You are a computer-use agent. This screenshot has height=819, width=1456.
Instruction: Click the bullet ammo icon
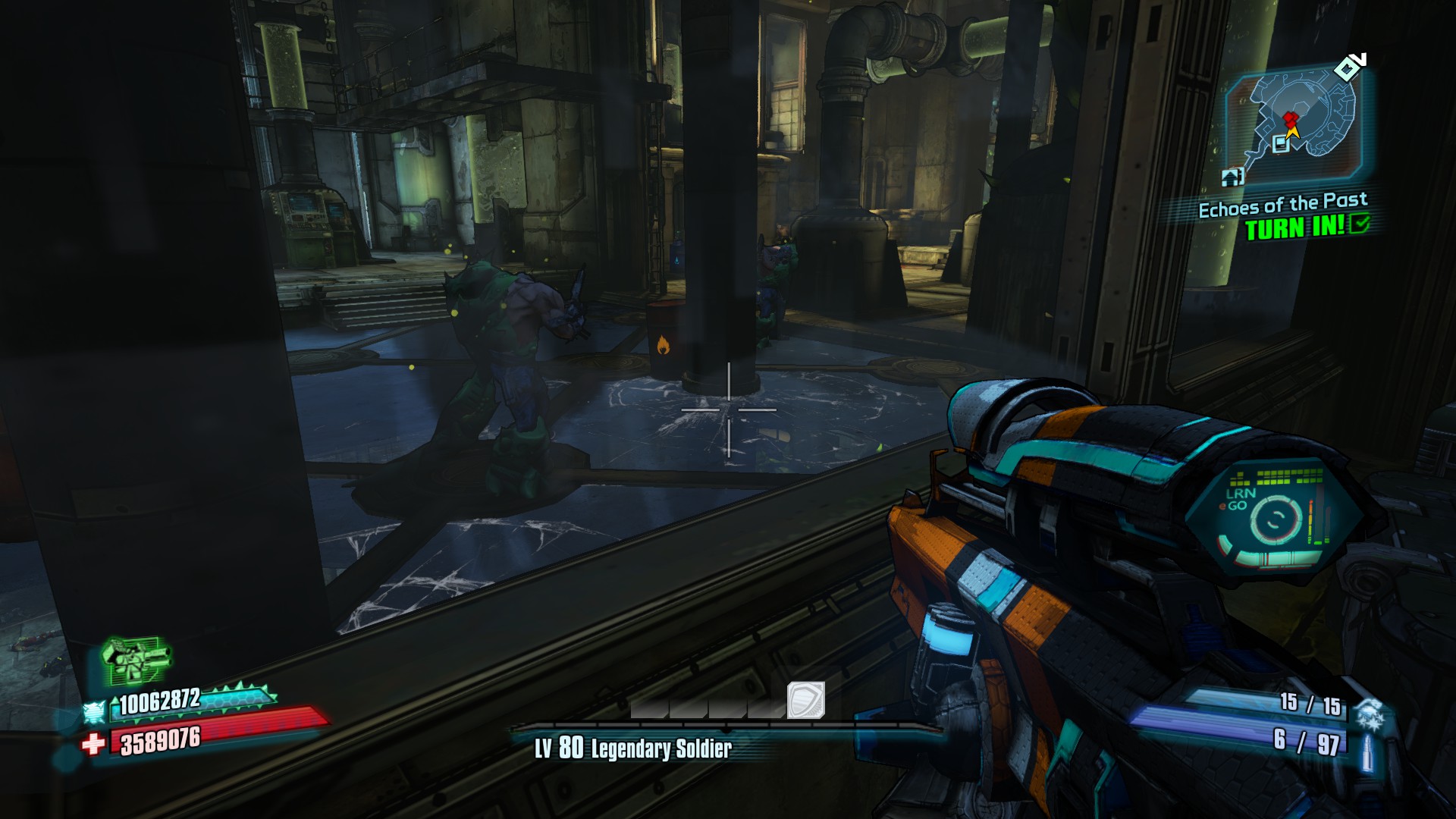click(1367, 752)
